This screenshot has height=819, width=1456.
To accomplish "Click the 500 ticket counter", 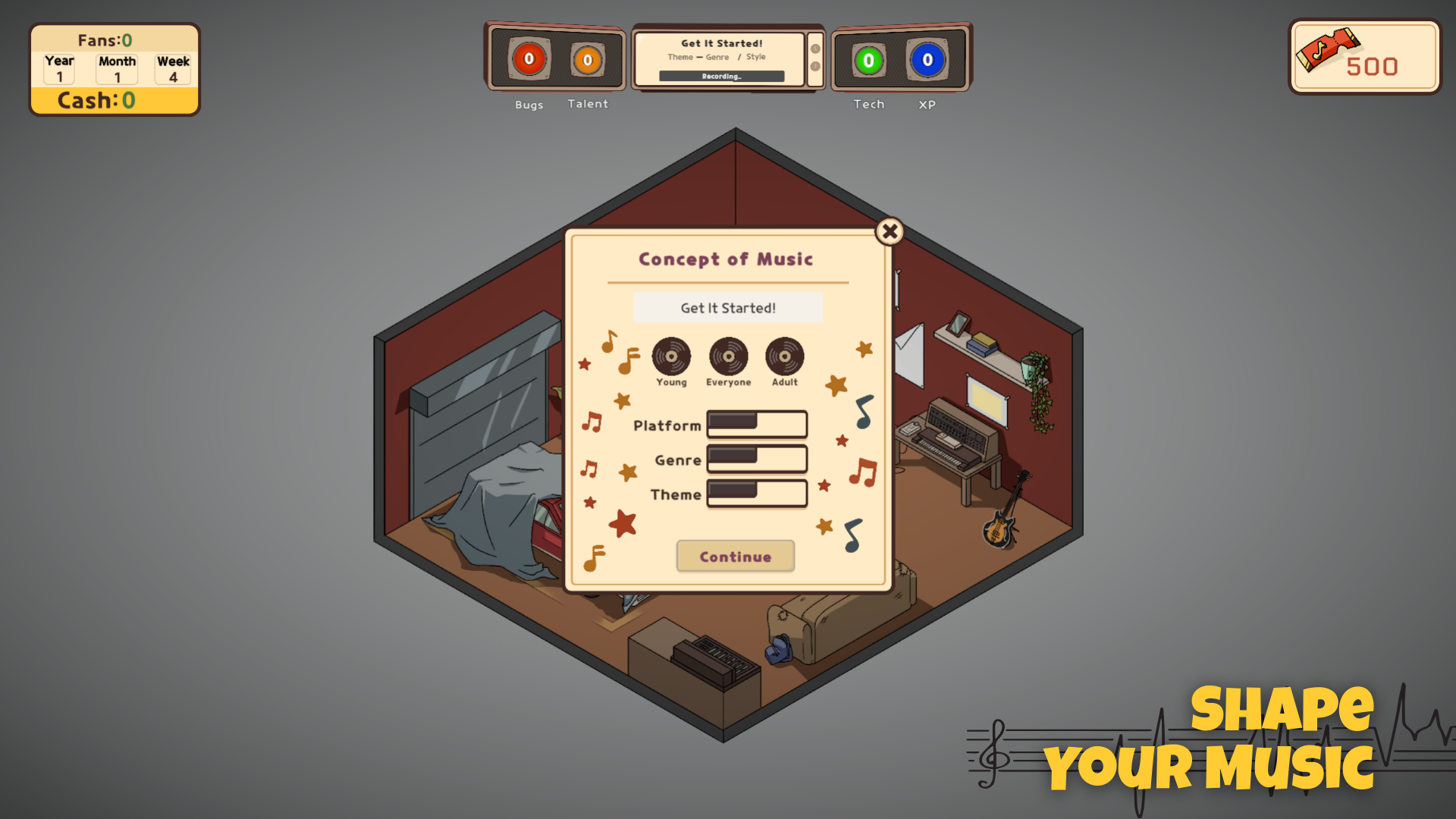I will [x=1364, y=58].
